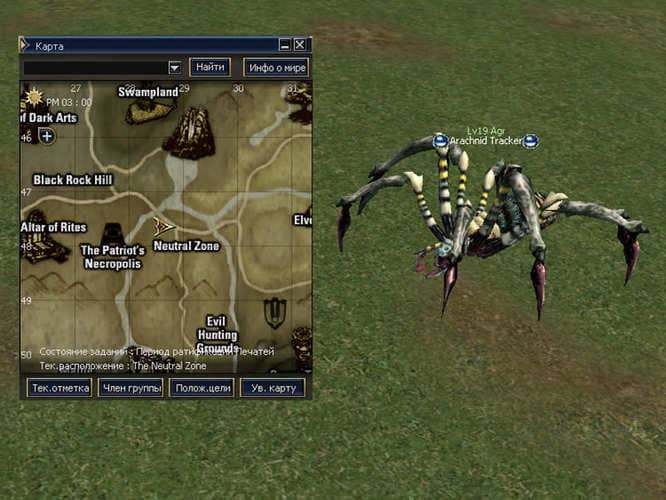Click the shield emblem marker on map
Image resolution: width=666 pixels, height=500 pixels.
tap(274, 313)
